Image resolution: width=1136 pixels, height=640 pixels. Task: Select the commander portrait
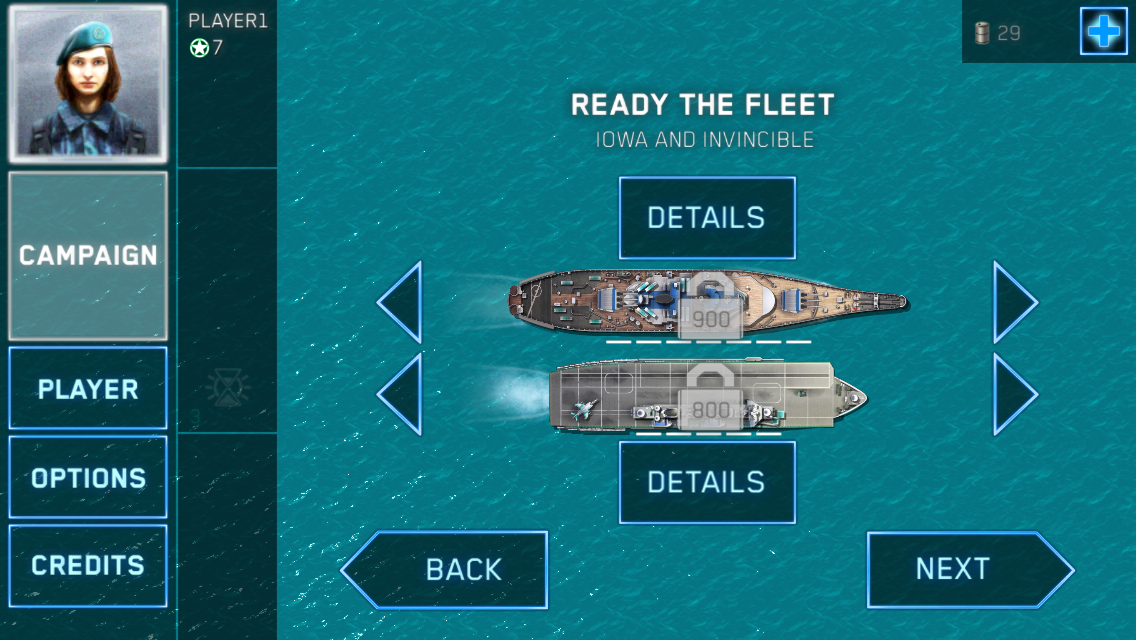pos(88,84)
